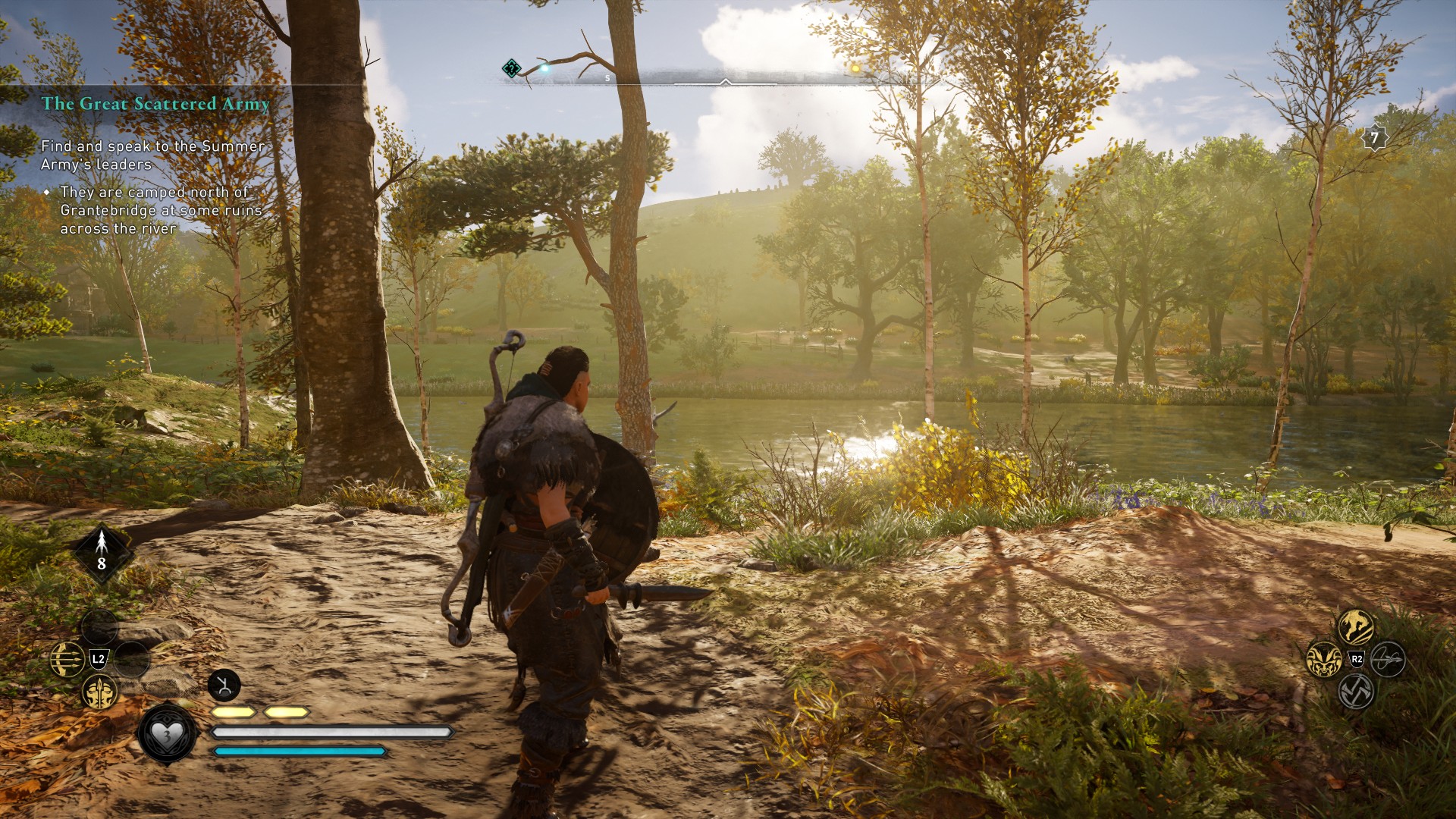1456x819 pixels.
Task: Select the grey crossed axes ability slot
Action: [x=1356, y=691]
